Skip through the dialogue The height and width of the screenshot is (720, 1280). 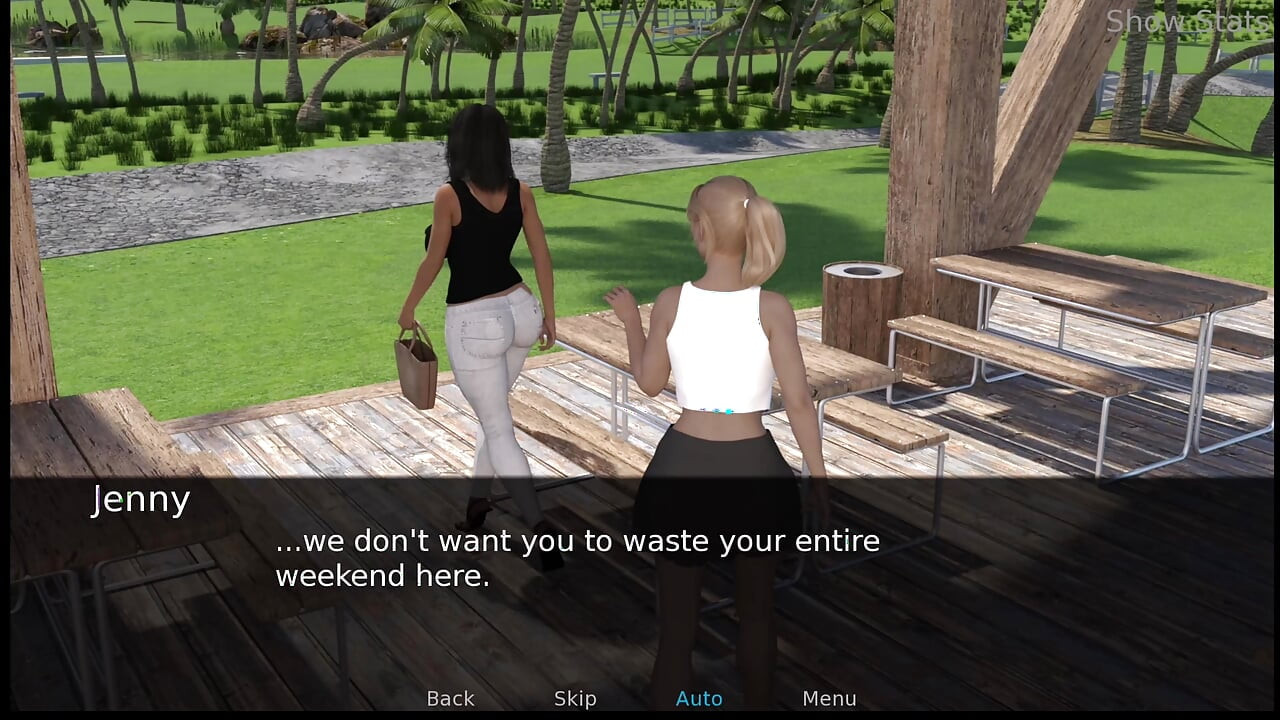coord(575,699)
